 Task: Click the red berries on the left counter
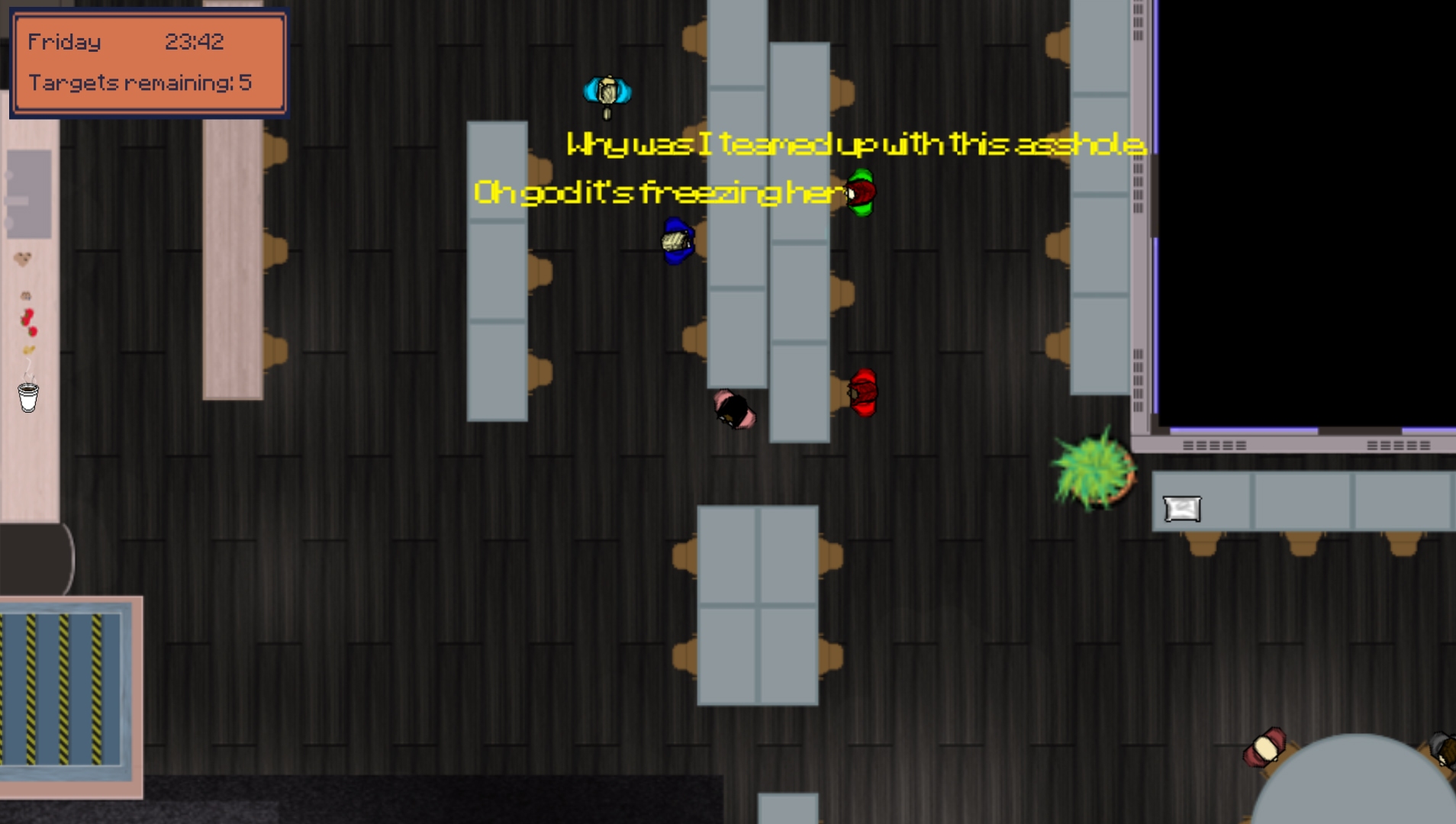(27, 320)
